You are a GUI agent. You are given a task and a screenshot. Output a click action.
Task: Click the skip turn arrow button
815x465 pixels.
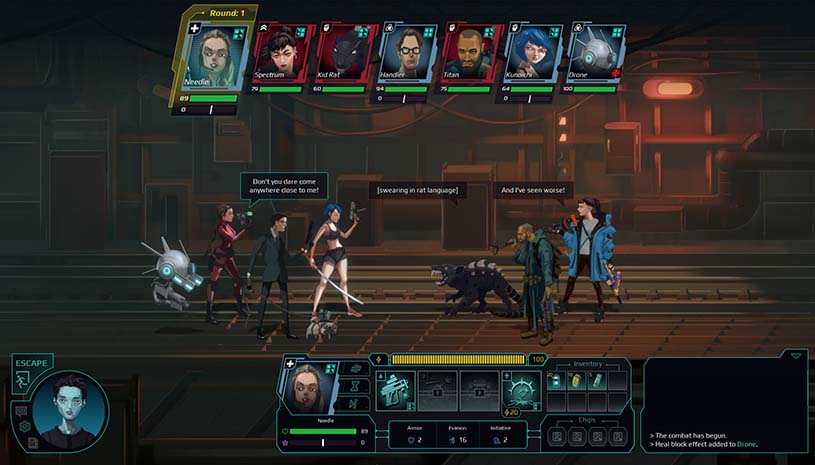pos(353,404)
